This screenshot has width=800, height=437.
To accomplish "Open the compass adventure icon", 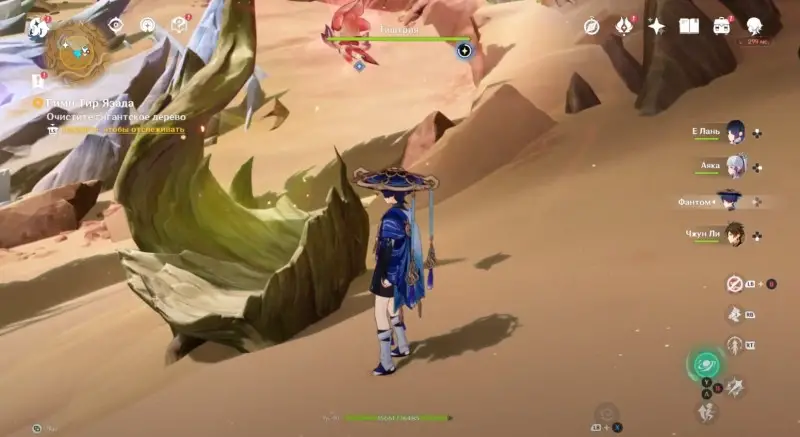I will [x=592, y=27].
